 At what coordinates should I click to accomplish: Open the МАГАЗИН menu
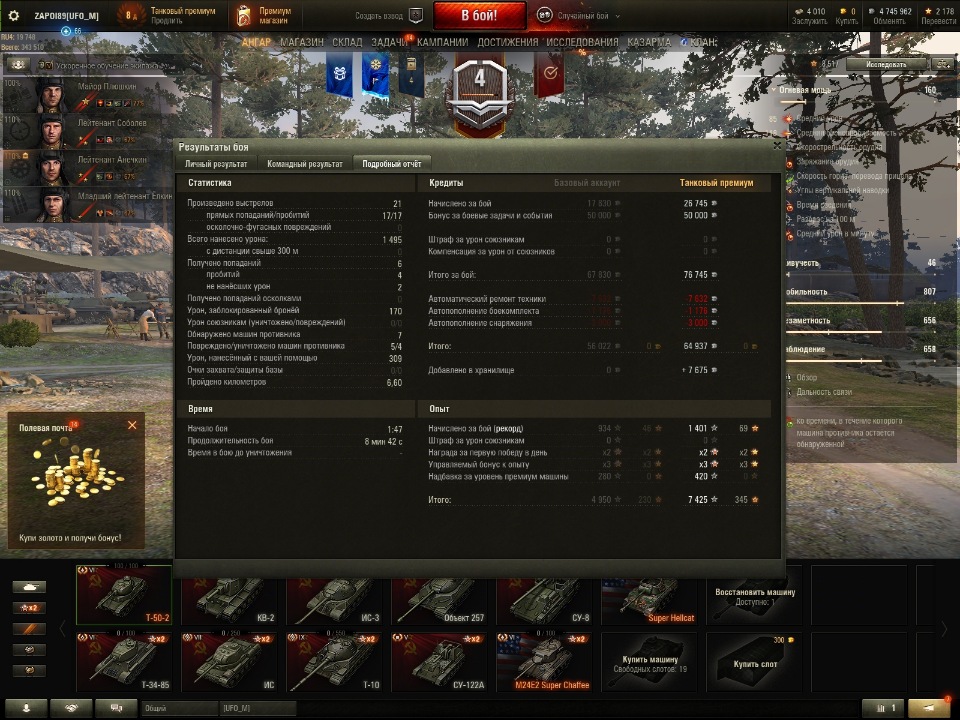pyautogui.click(x=302, y=43)
